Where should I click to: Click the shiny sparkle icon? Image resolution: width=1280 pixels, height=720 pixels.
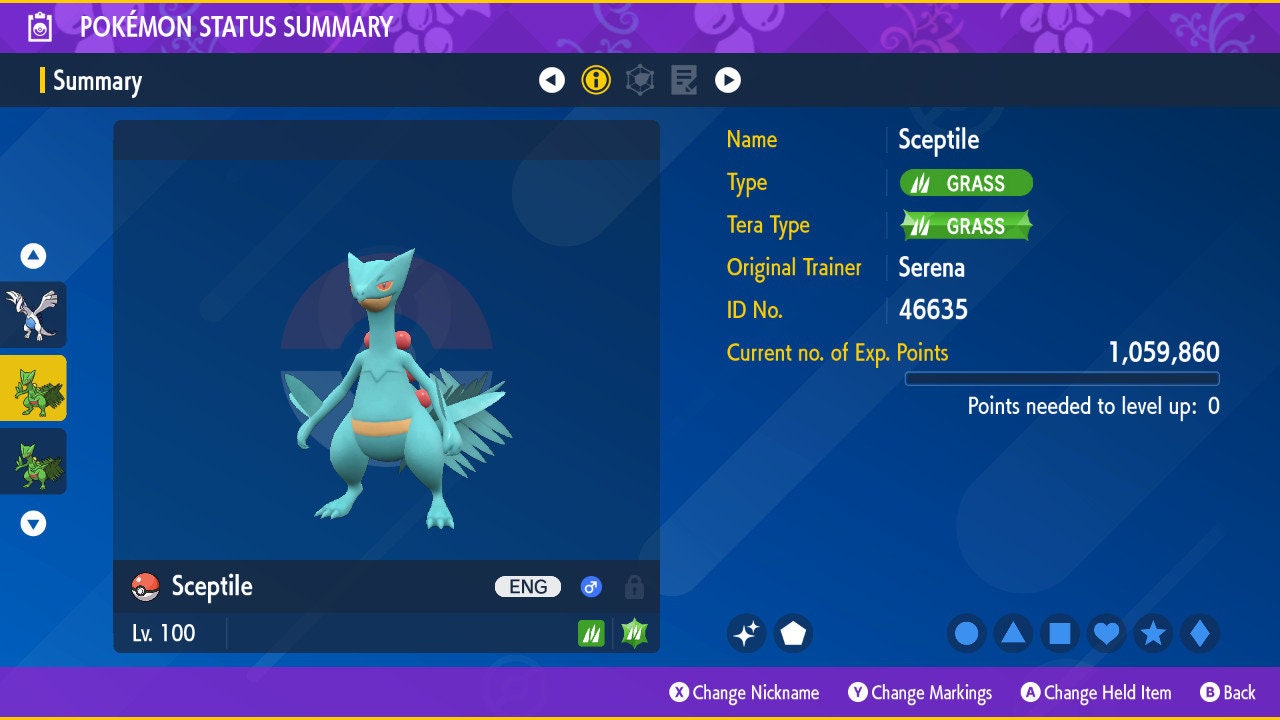746,633
